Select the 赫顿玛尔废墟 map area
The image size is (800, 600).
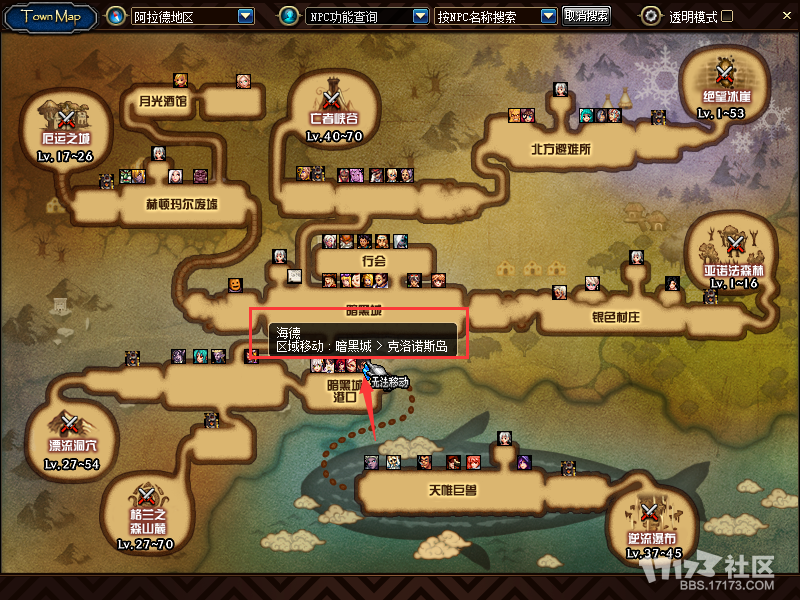(x=181, y=204)
